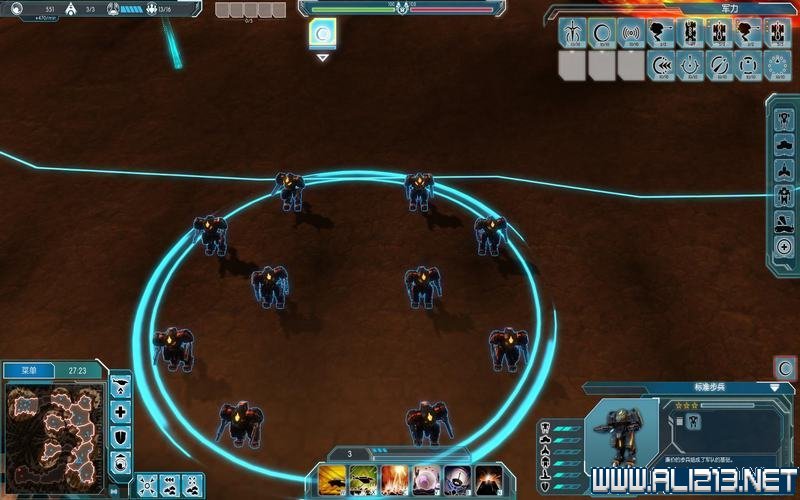Screen dimensions: 800x500
Task: Choose the power-symbol ability in army panel
Action: [691, 66]
